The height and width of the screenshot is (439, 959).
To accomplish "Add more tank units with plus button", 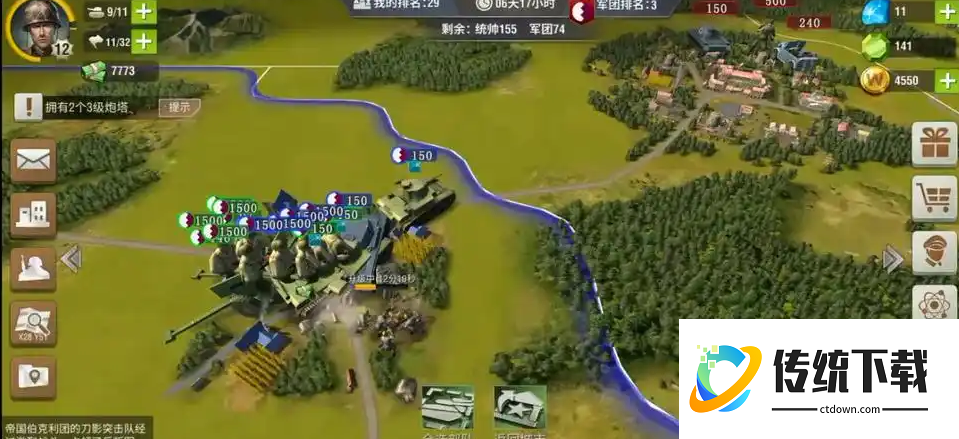I will 144,12.
